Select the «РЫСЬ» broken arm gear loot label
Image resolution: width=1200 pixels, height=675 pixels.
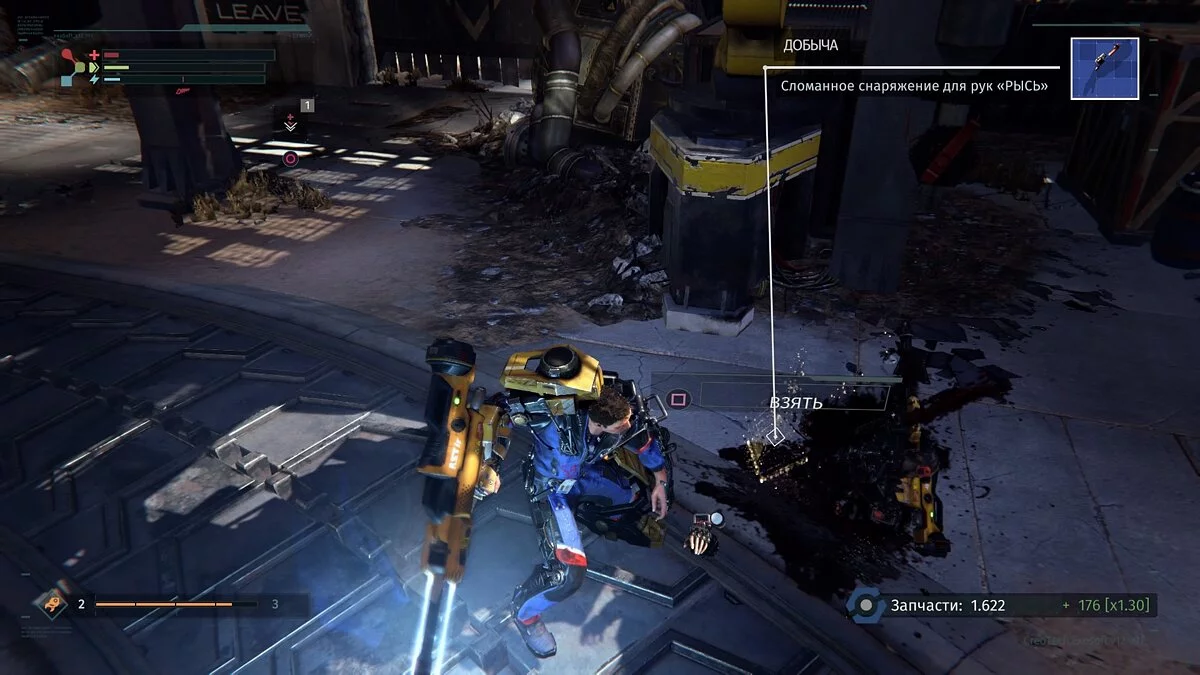(914, 86)
